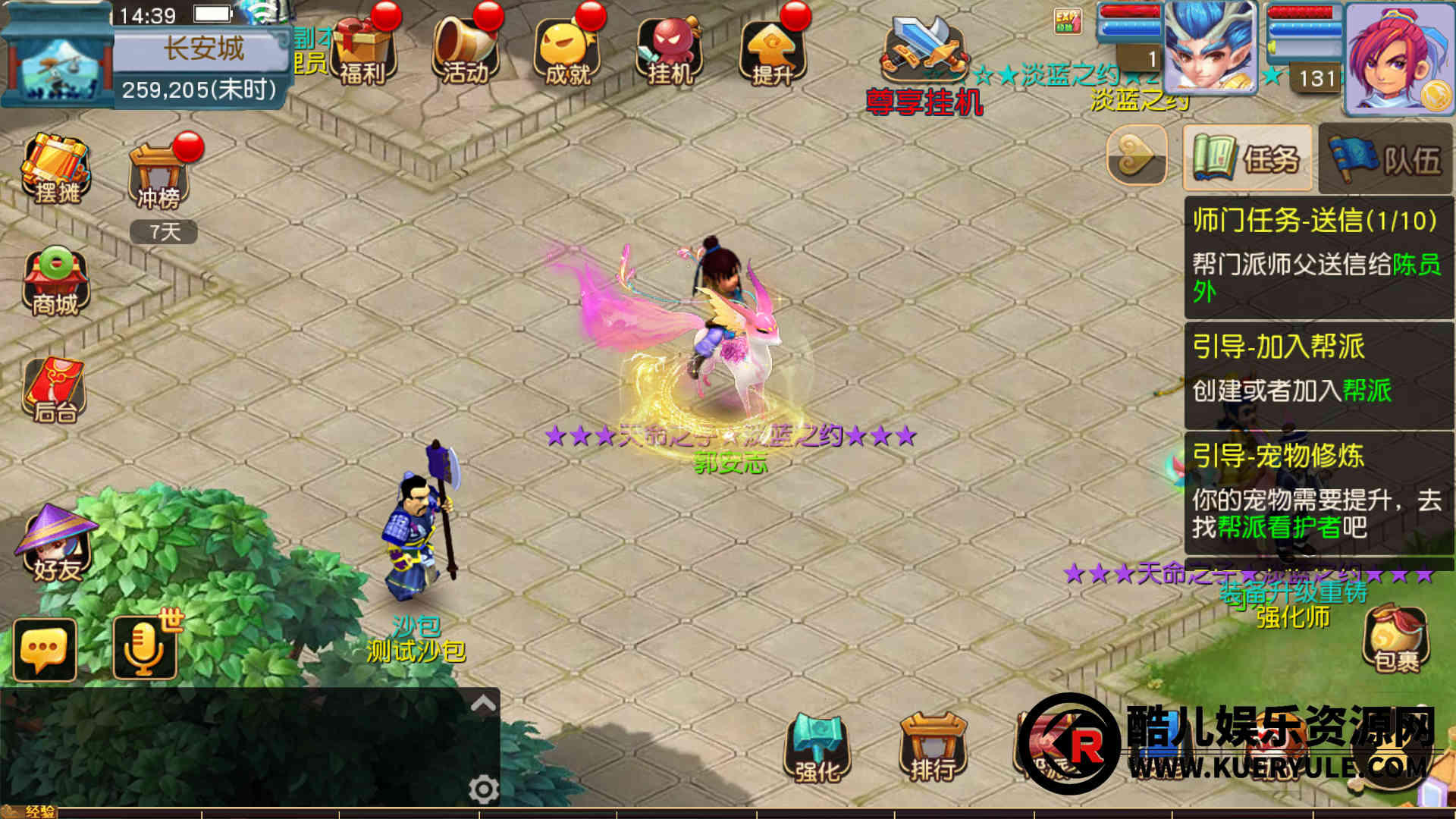This screenshot has height=819, width=1456.
Task: Open the 好友 friends list
Action: pos(55,543)
